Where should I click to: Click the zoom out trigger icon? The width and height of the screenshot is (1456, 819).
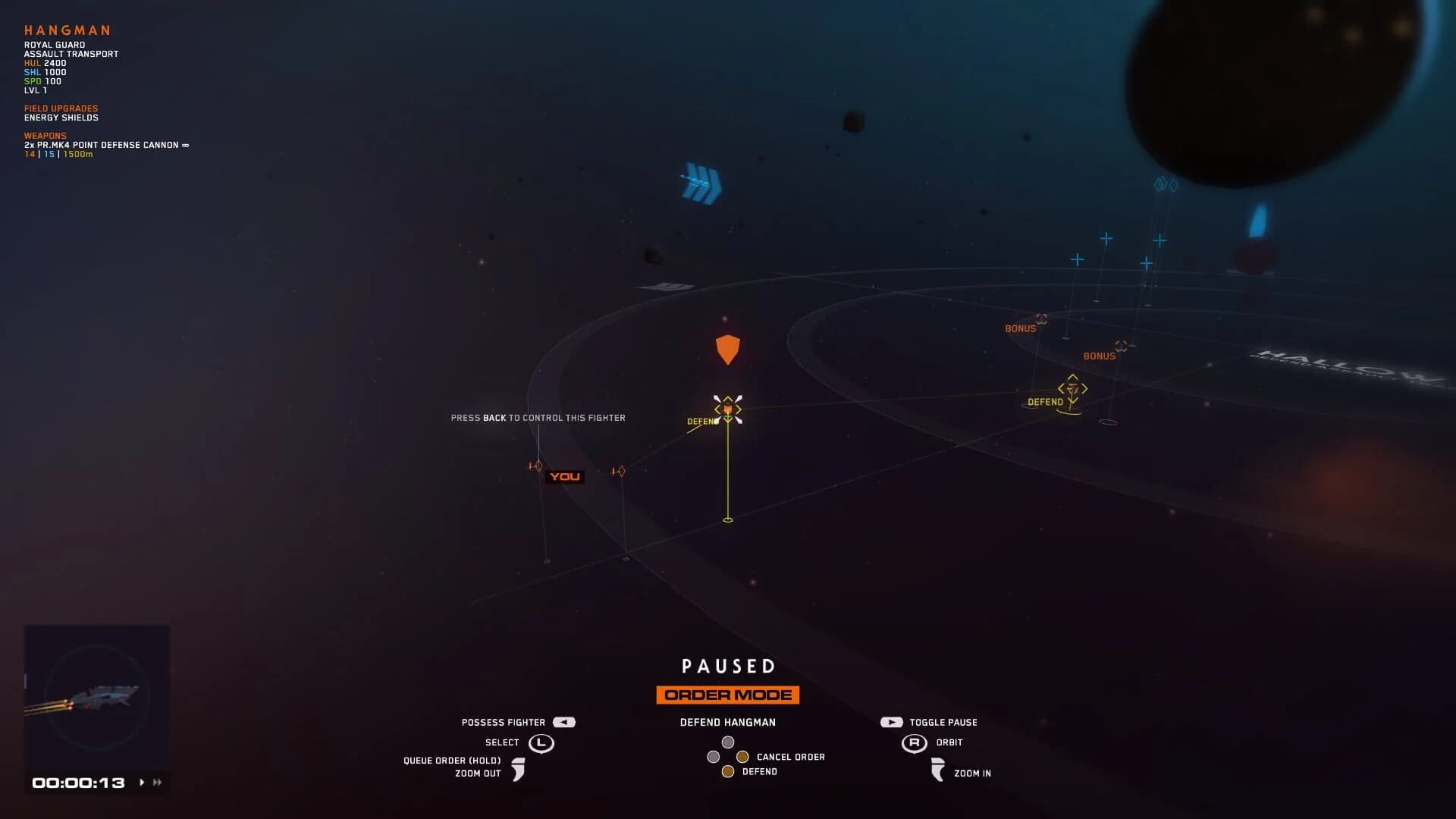point(520,770)
